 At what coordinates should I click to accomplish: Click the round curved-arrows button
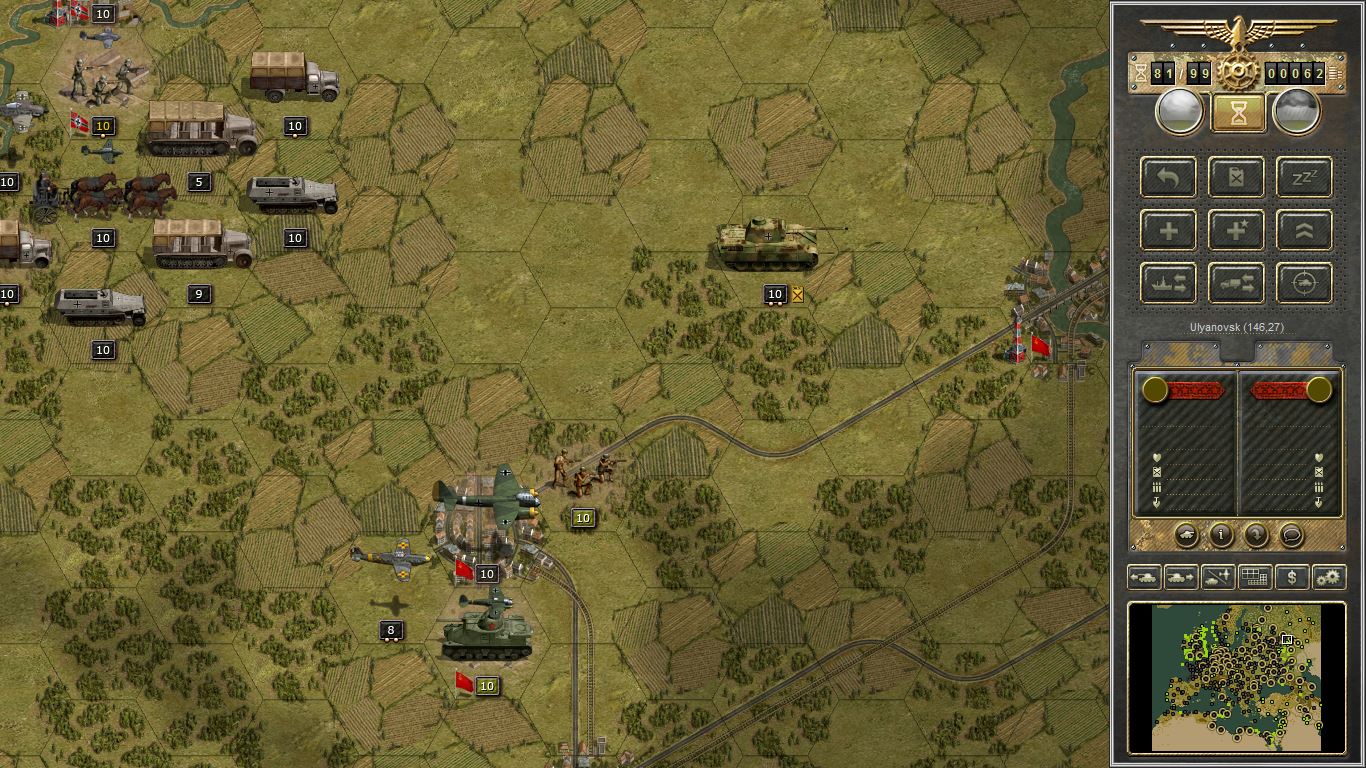coord(1256,535)
